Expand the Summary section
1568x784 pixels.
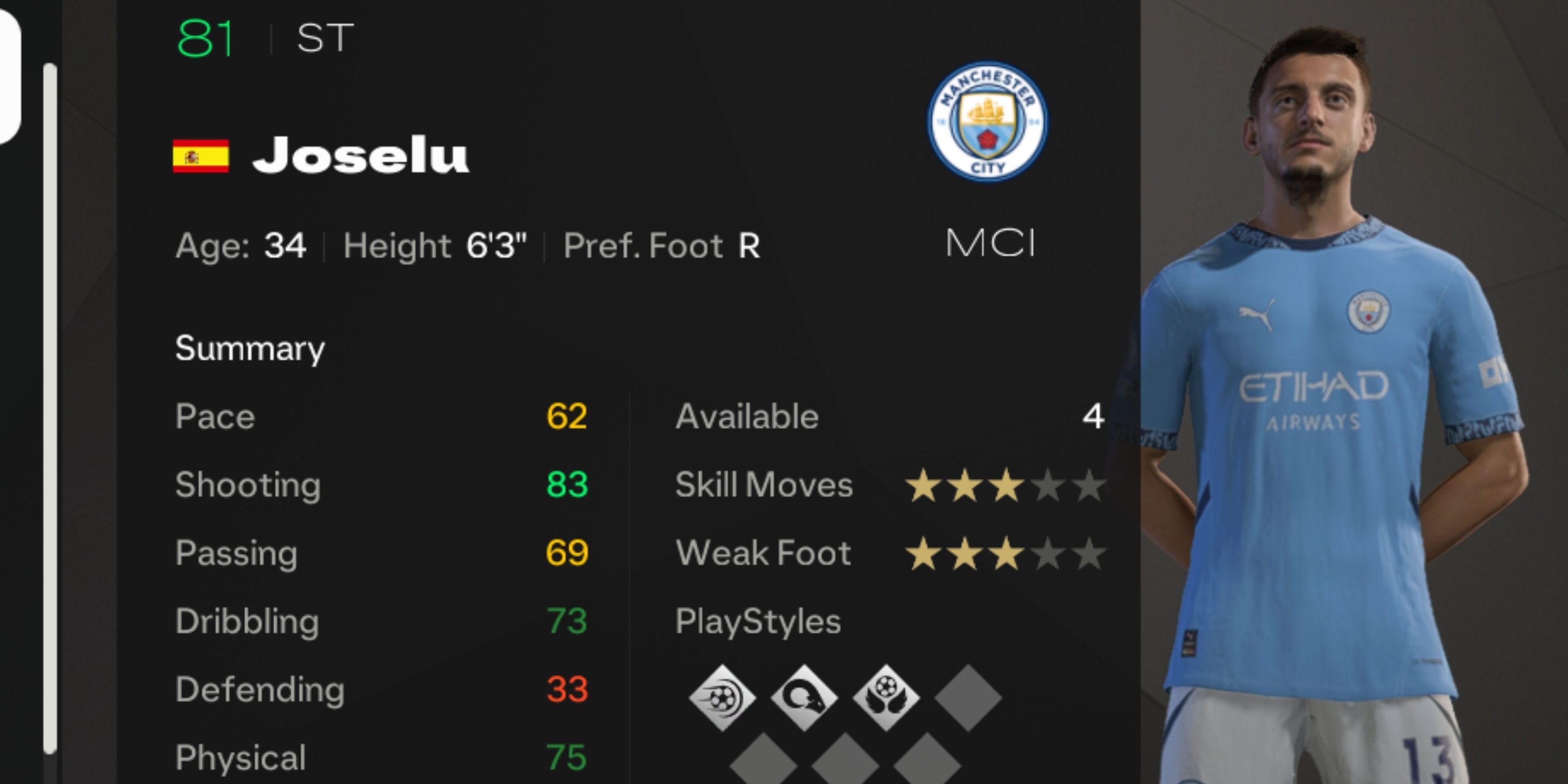(250, 348)
